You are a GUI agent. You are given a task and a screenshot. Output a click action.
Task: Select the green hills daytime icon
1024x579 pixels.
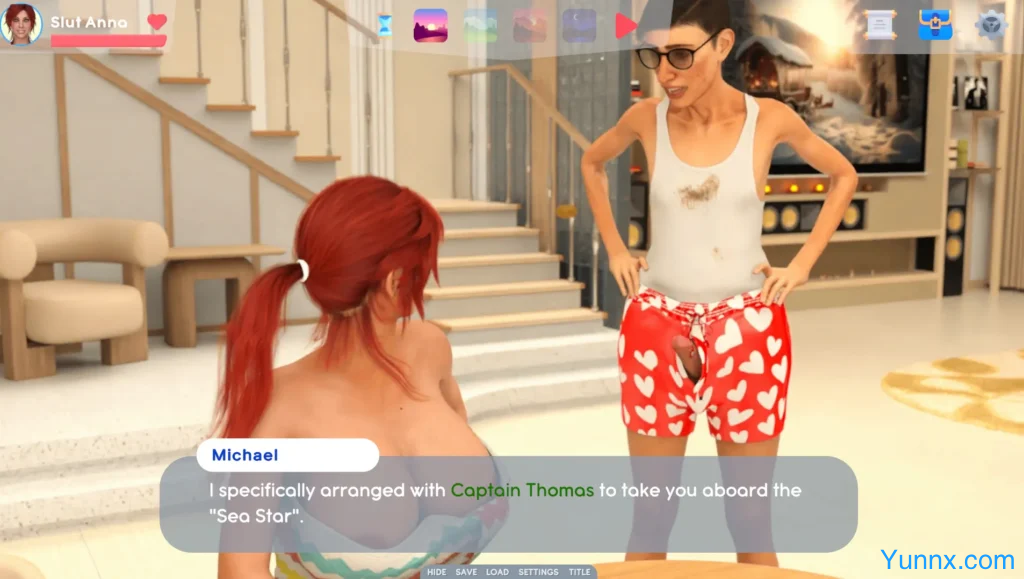(x=480, y=25)
